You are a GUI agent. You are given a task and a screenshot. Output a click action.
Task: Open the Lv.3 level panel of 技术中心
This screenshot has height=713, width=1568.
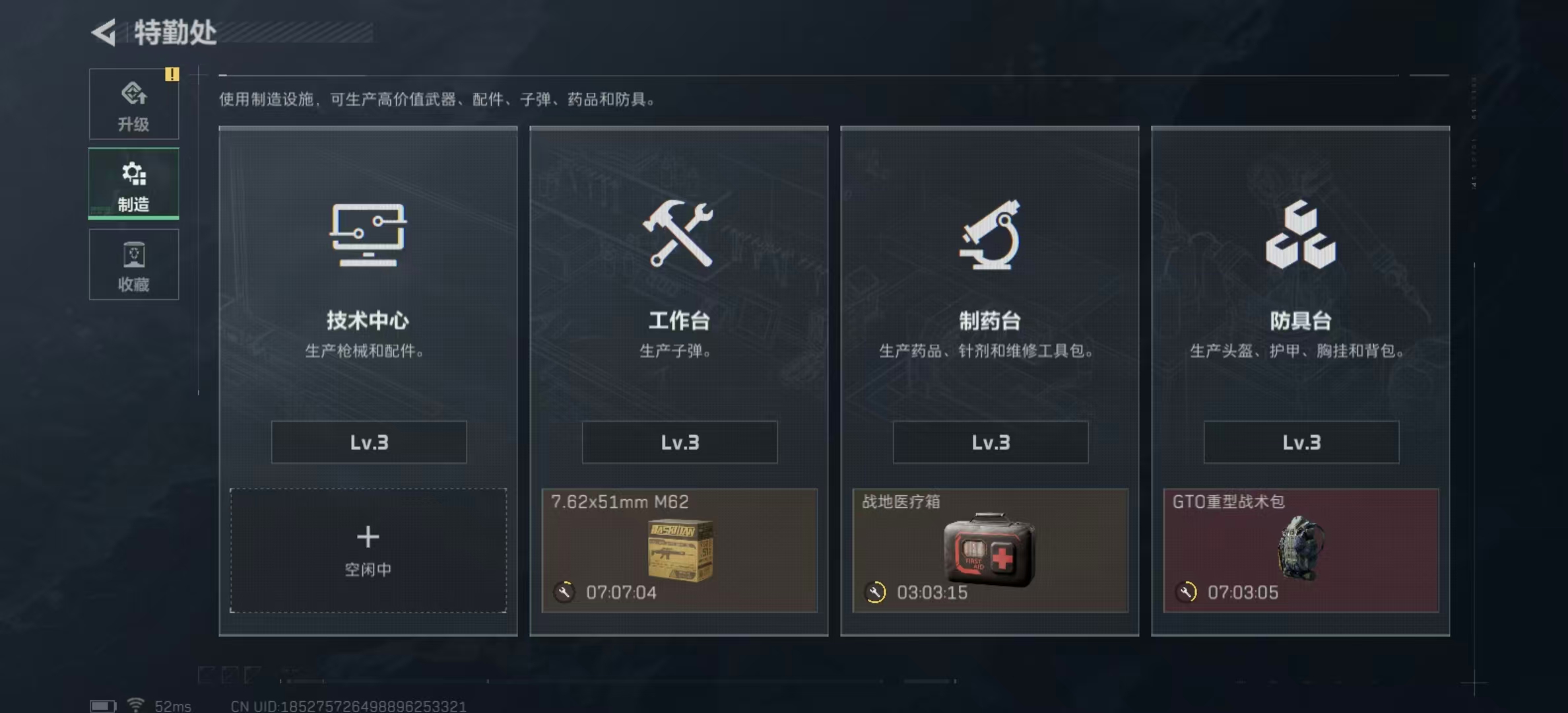pyautogui.click(x=368, y=442)
